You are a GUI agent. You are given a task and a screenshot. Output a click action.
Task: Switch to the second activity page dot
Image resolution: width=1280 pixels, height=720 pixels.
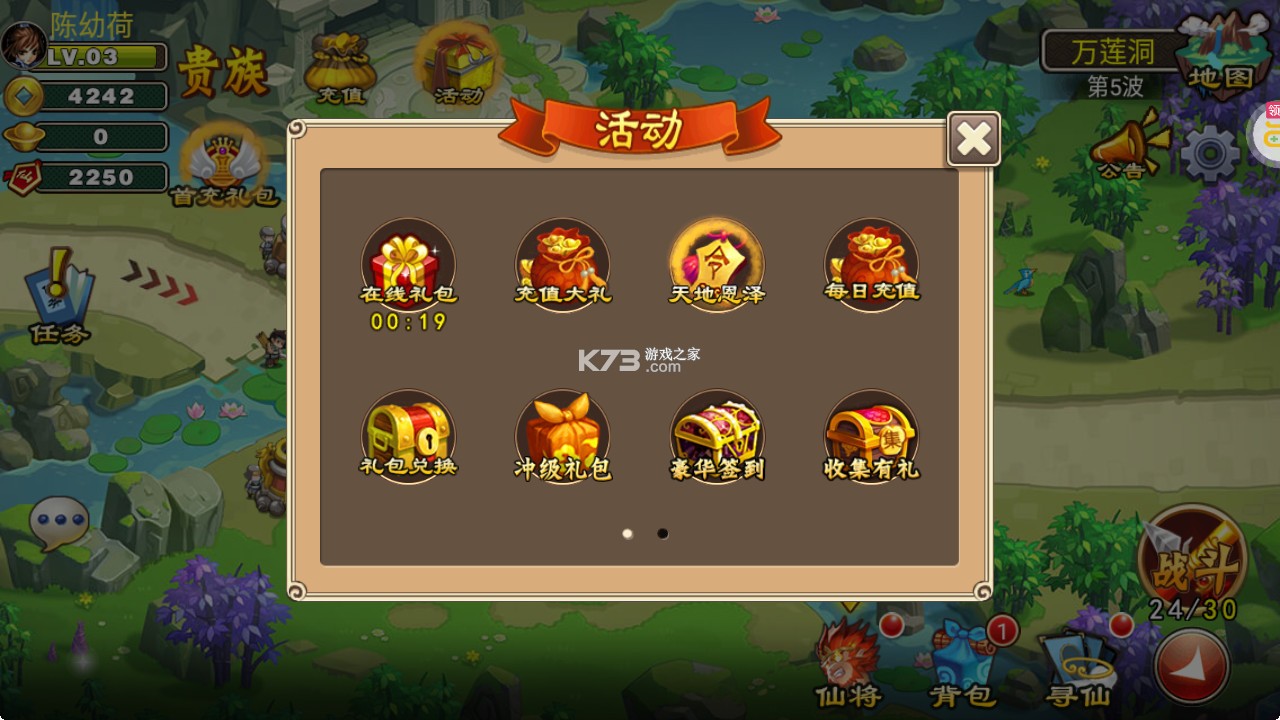tap(663, 534)
